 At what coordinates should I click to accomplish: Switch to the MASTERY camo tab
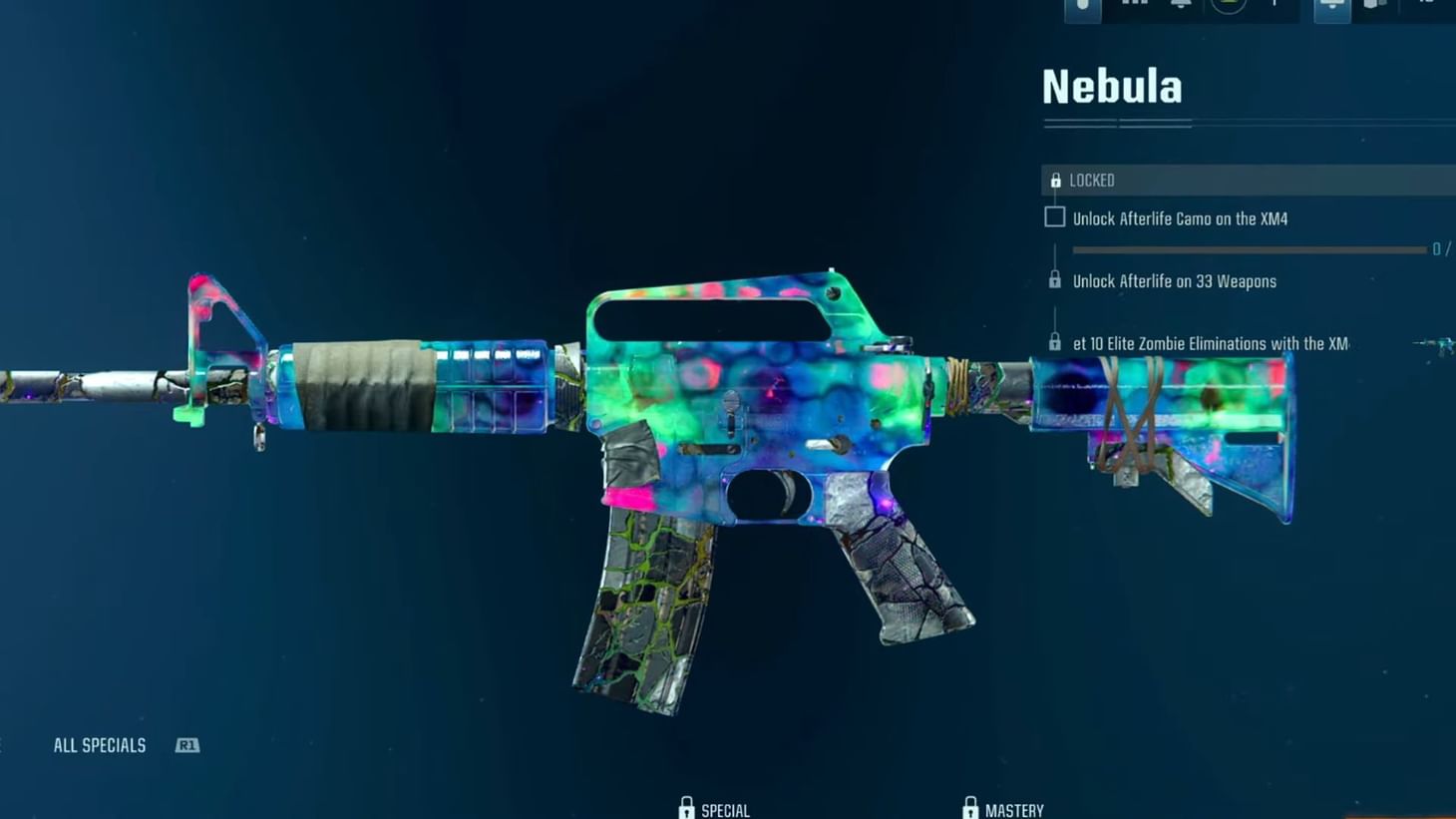pyautogui.click(x=1017, y=809)
